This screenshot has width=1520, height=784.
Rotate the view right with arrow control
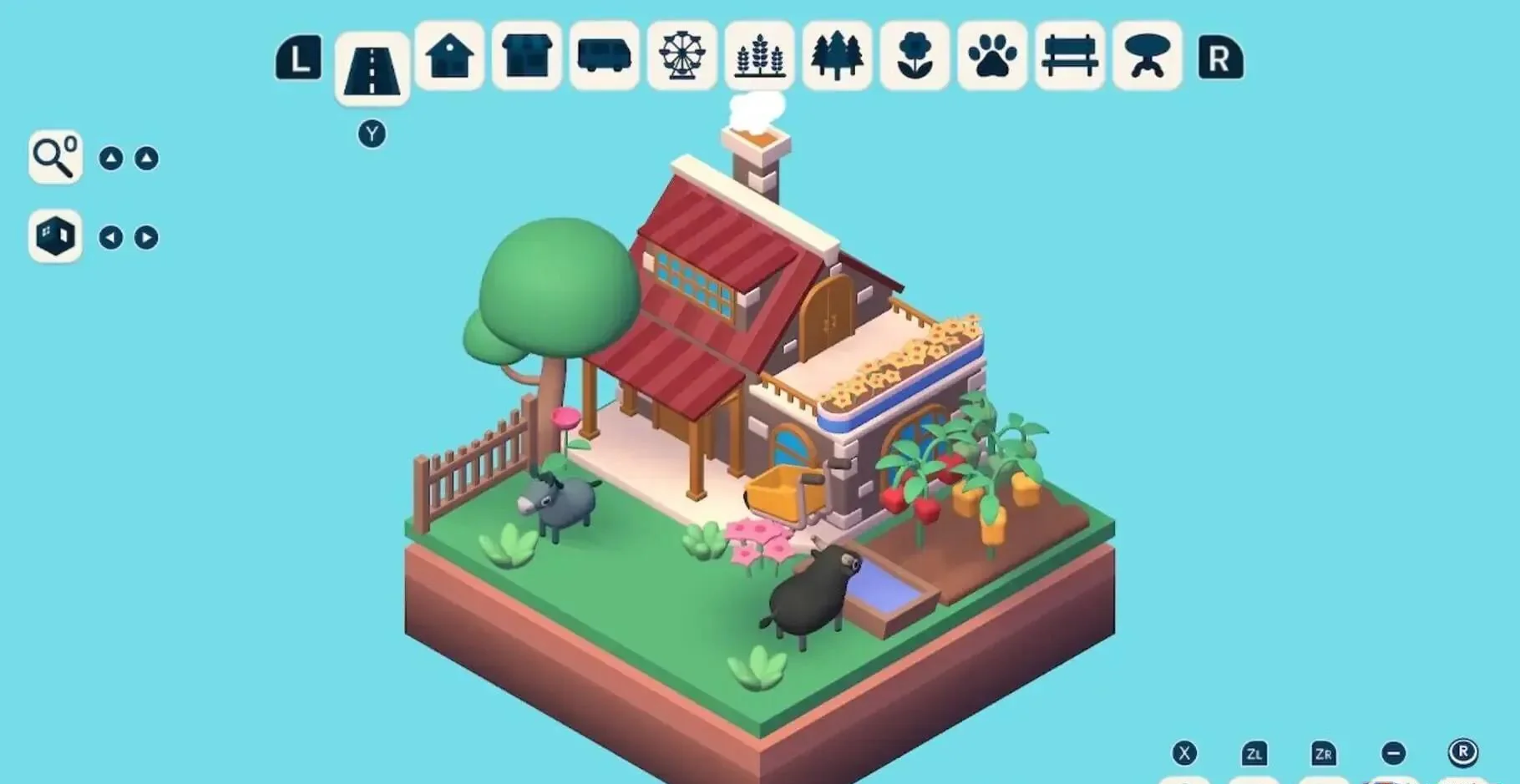(146, 236)
